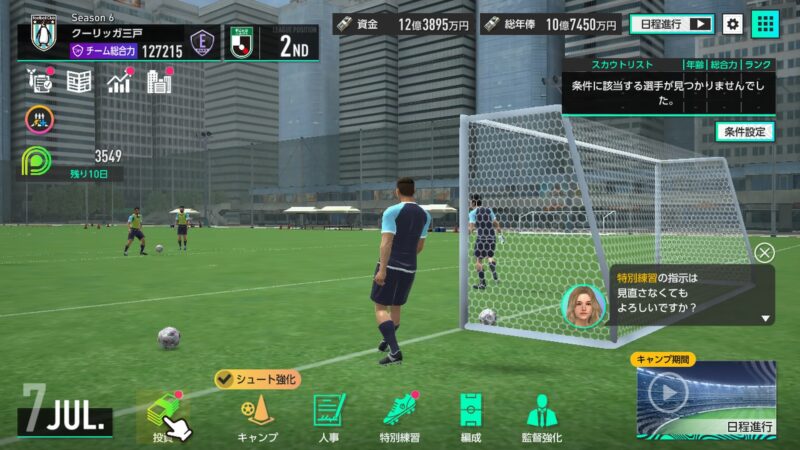
Task: Select the circular rainbow-ringed players icon
Action: click(x=38, y=120)
